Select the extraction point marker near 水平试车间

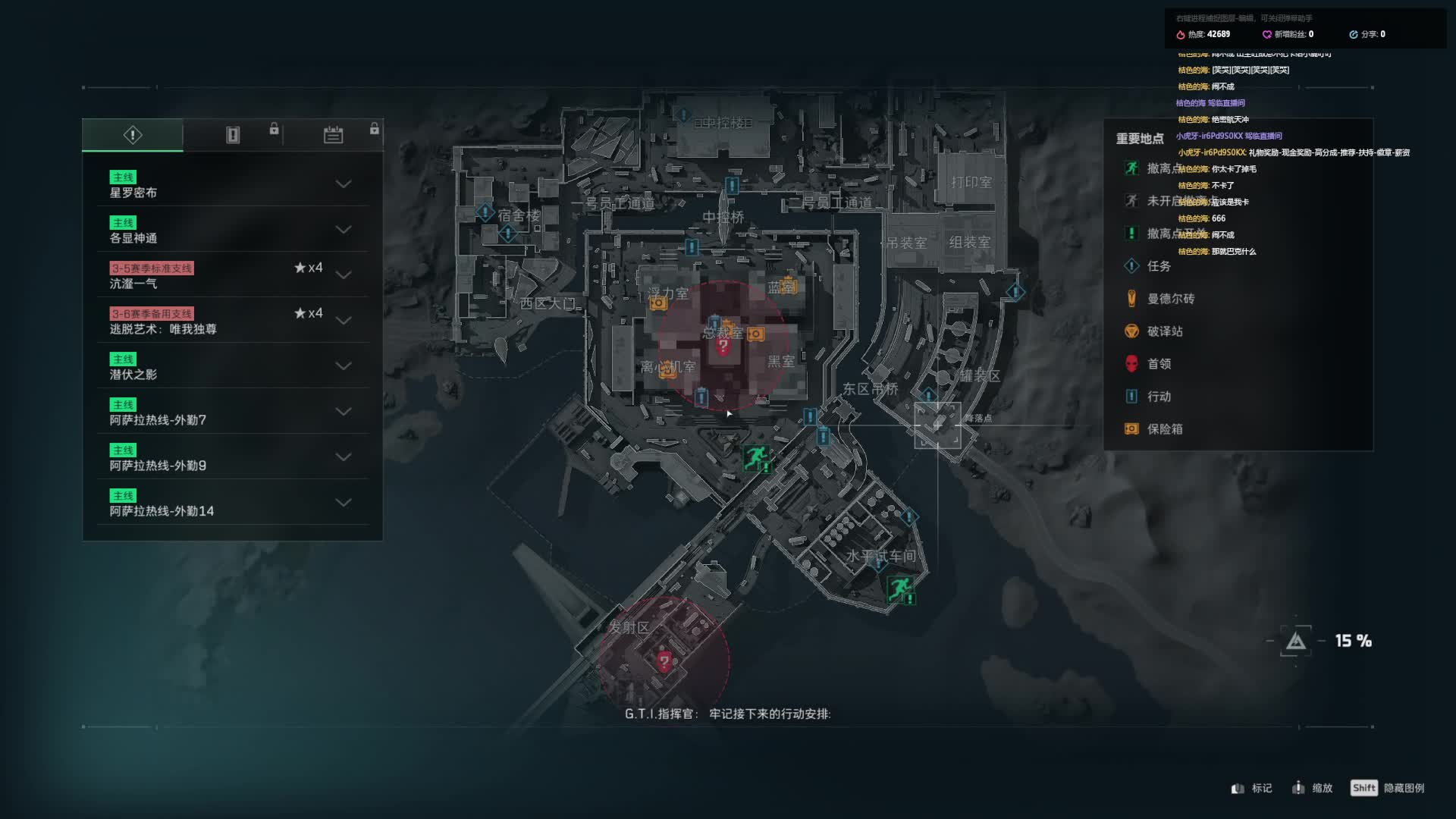900,588
